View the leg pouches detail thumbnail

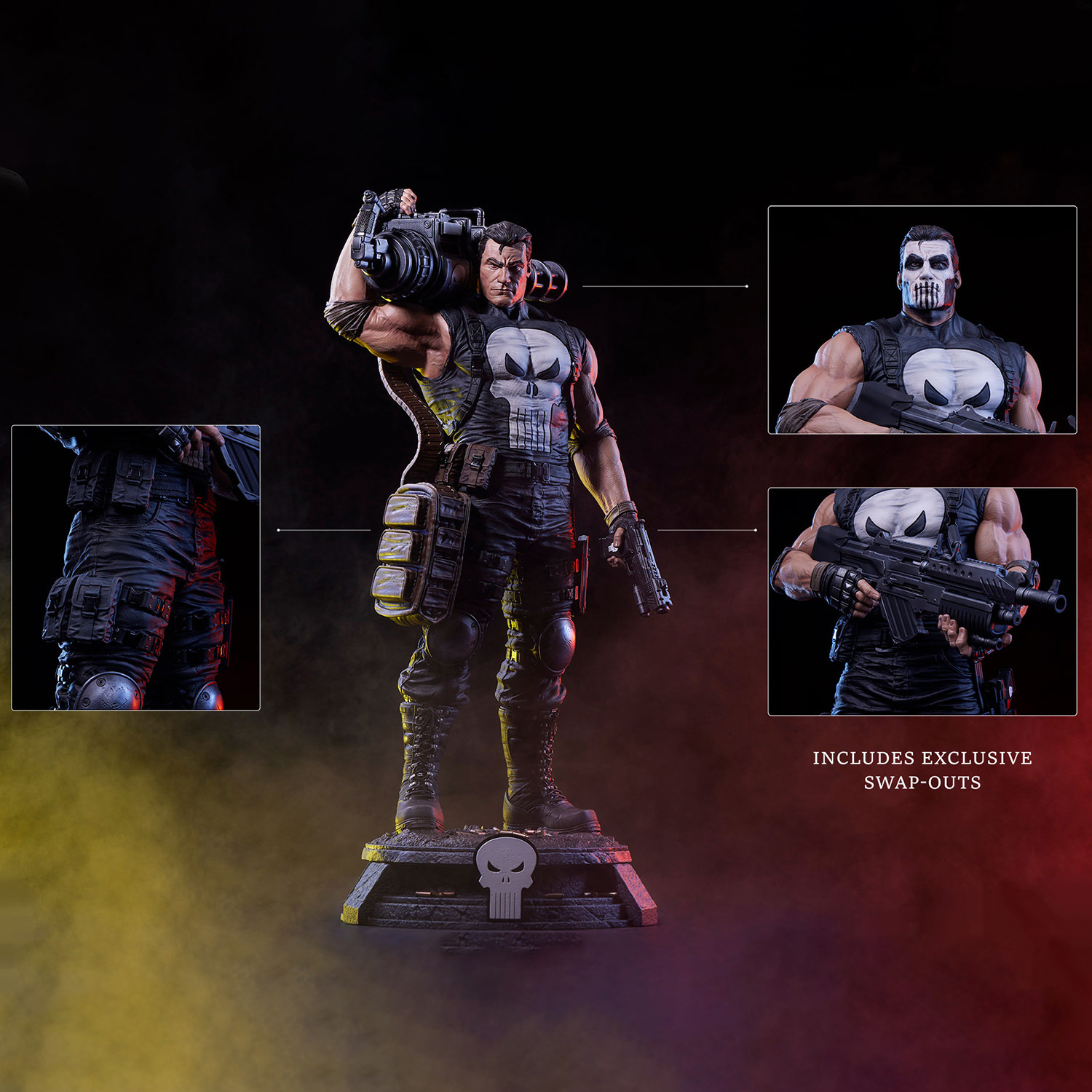pyautogui.click(x=136, y=567)
